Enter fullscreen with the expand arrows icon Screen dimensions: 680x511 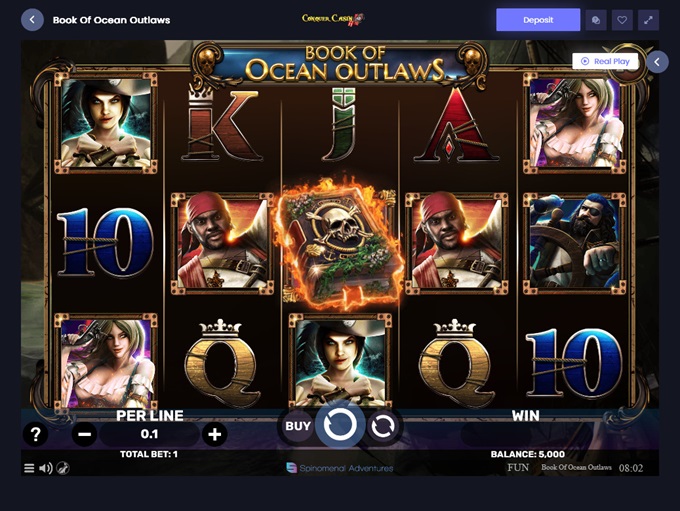649,20
